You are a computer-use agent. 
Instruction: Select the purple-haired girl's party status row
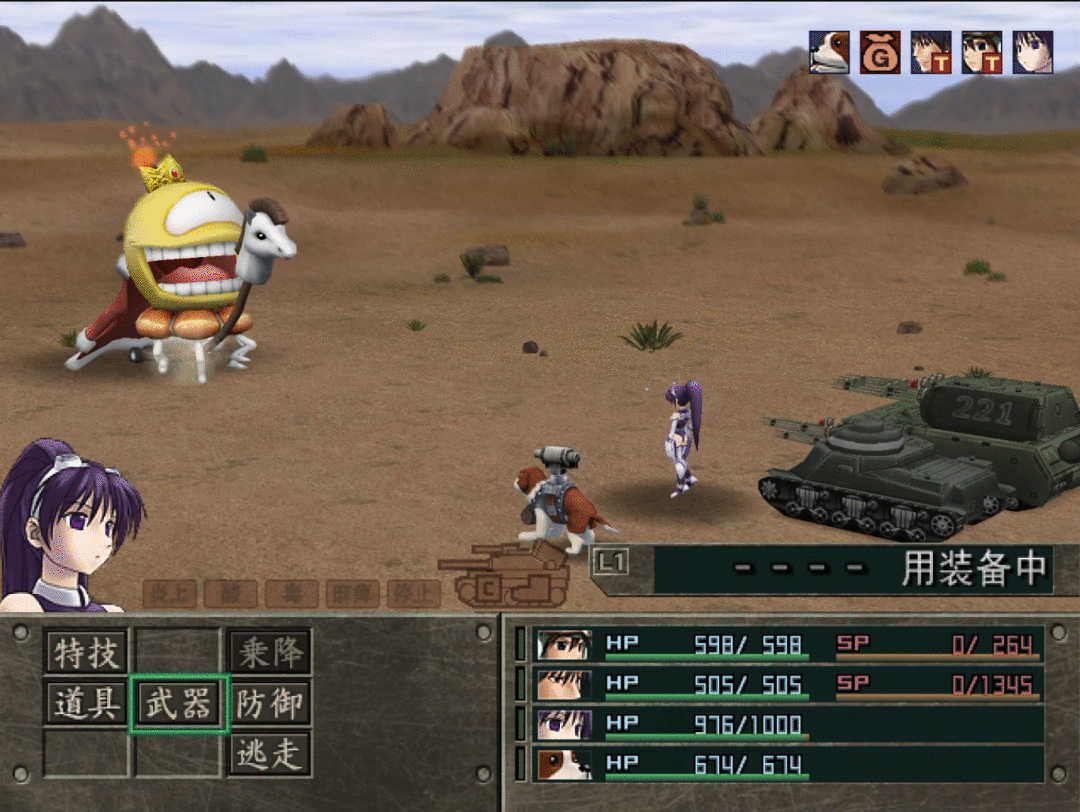pos(788,724)
